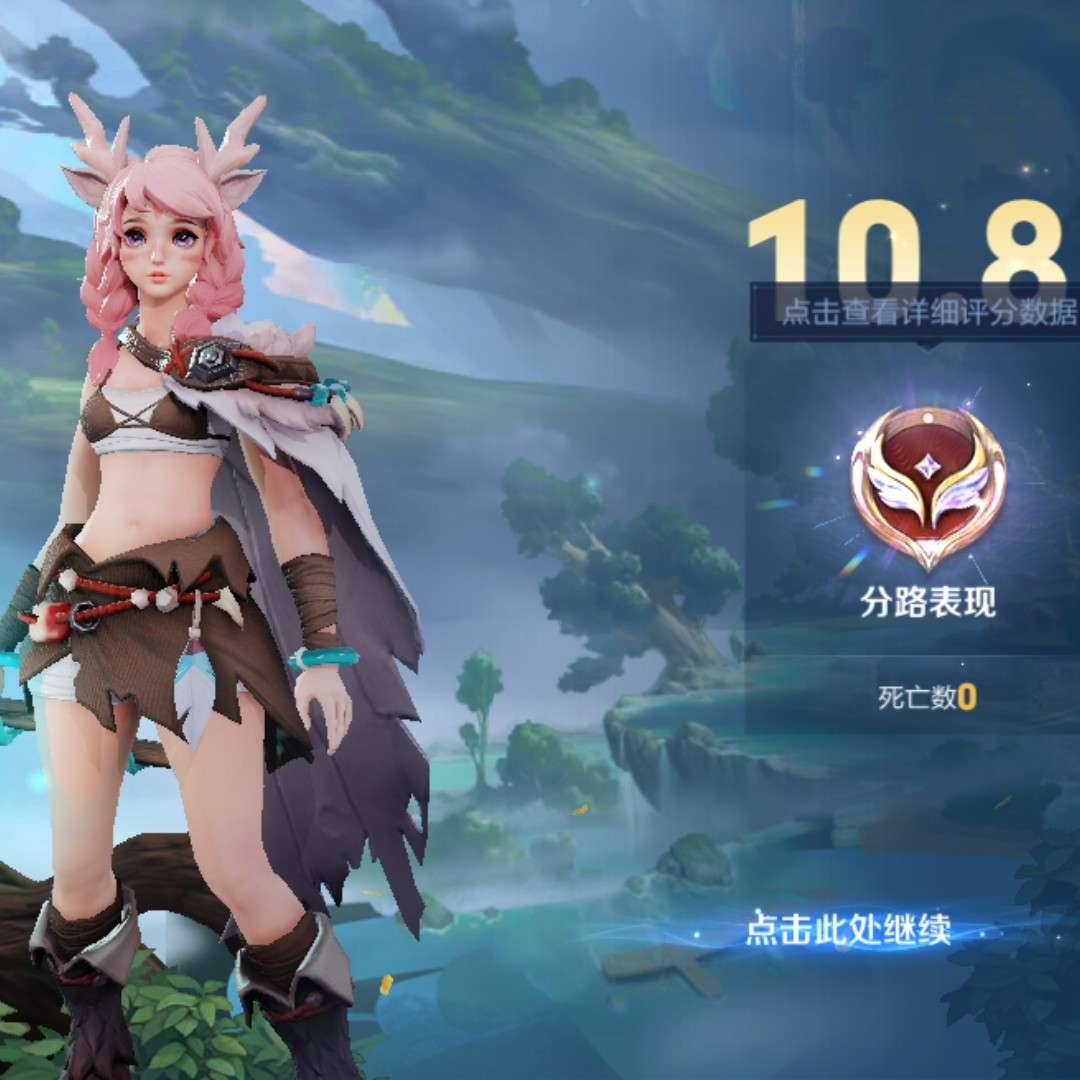Viewport: 1080px width, 1080px height.
Task: Click the 点击此处继续 continue prompt
Action: [x=847, y=931]
